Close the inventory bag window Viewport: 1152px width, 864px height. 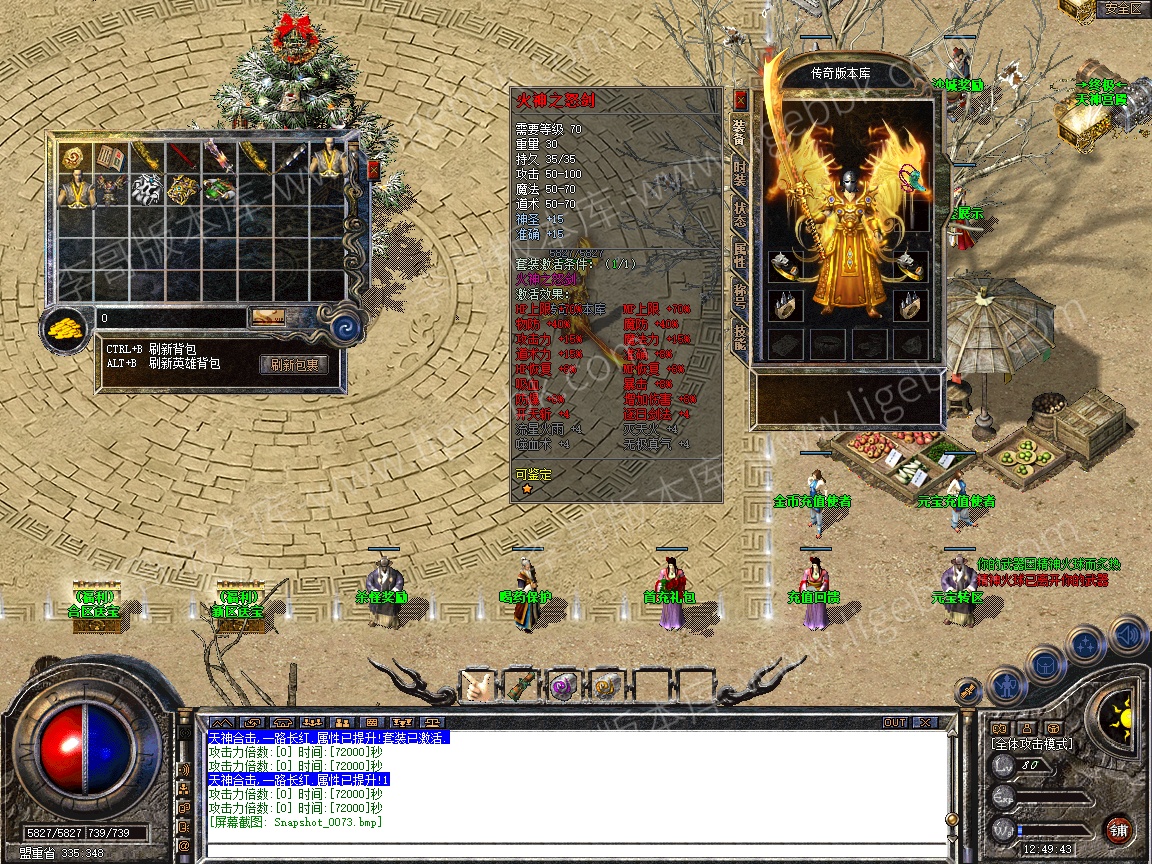374,170
